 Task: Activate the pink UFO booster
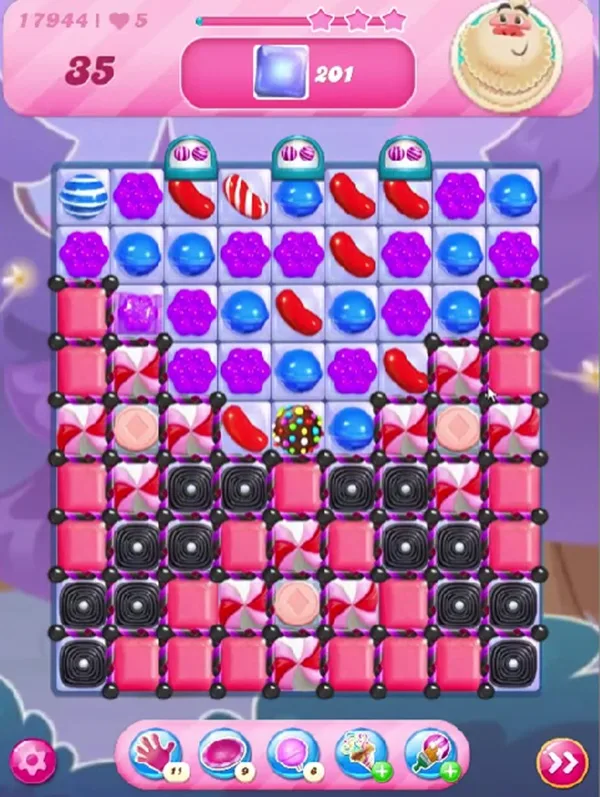pos(223,754)
